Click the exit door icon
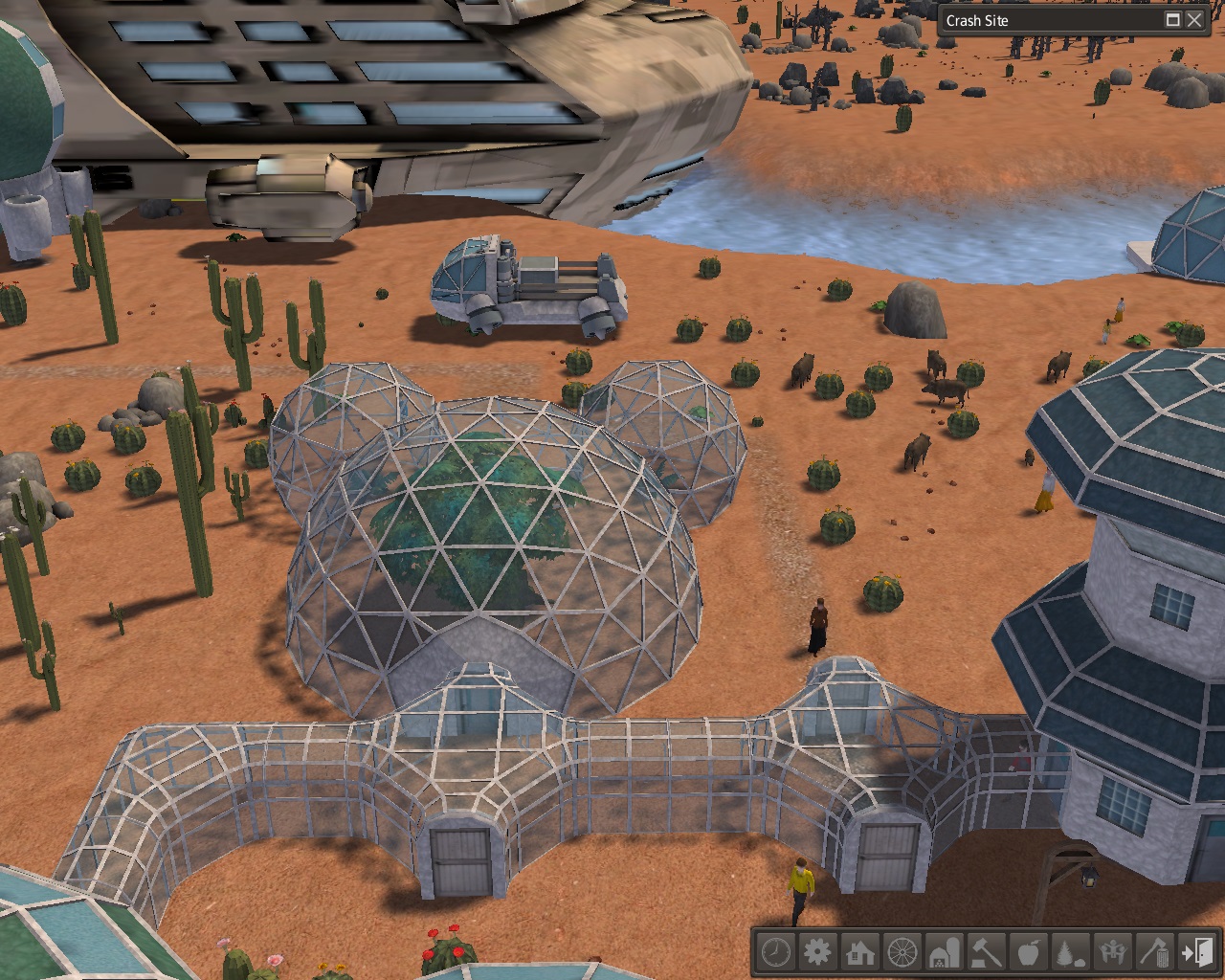 pyautogui.click(x=1196, y=952)
